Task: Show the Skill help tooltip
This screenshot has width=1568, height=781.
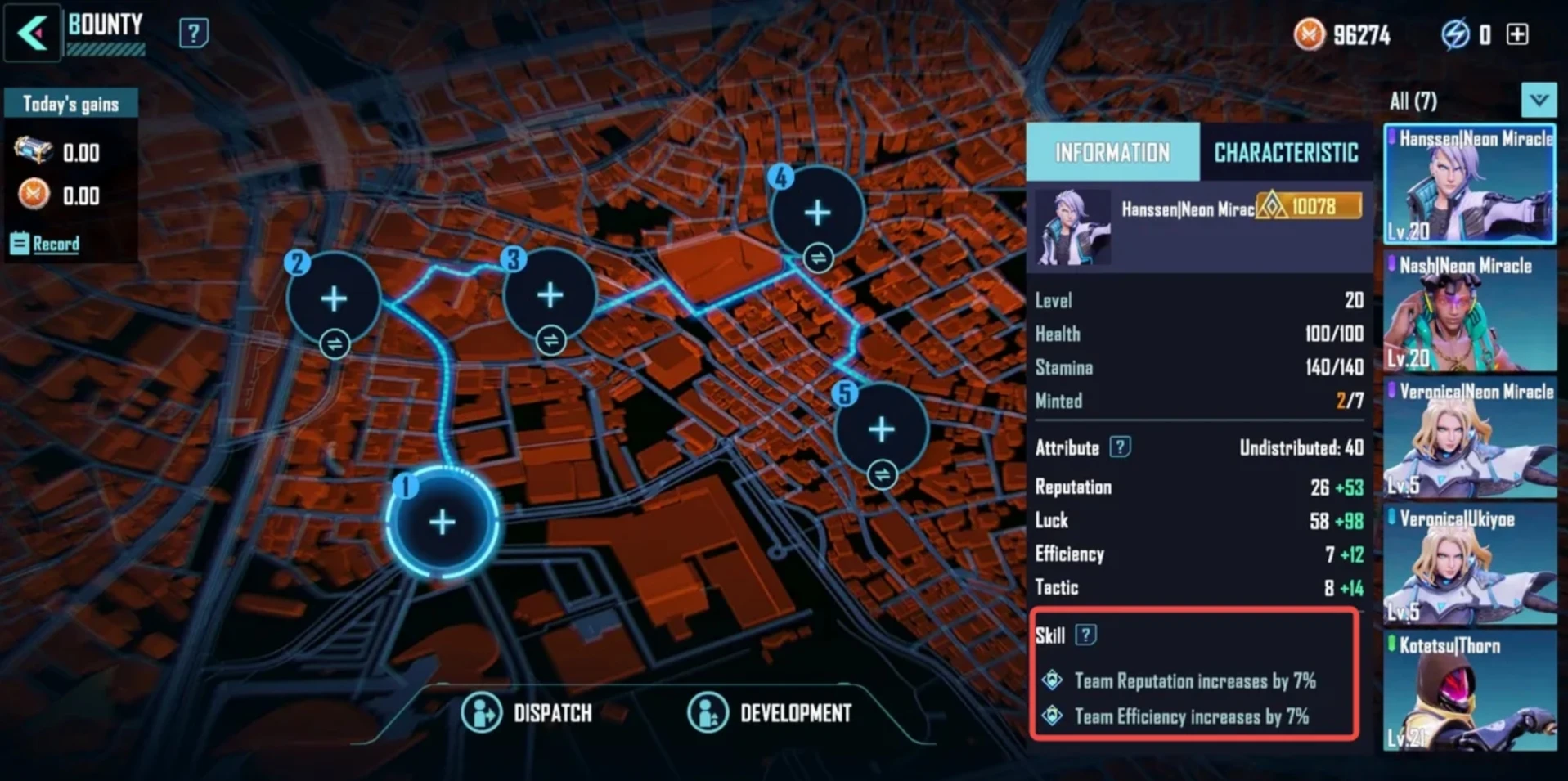Action: [x=1085, y=635]
